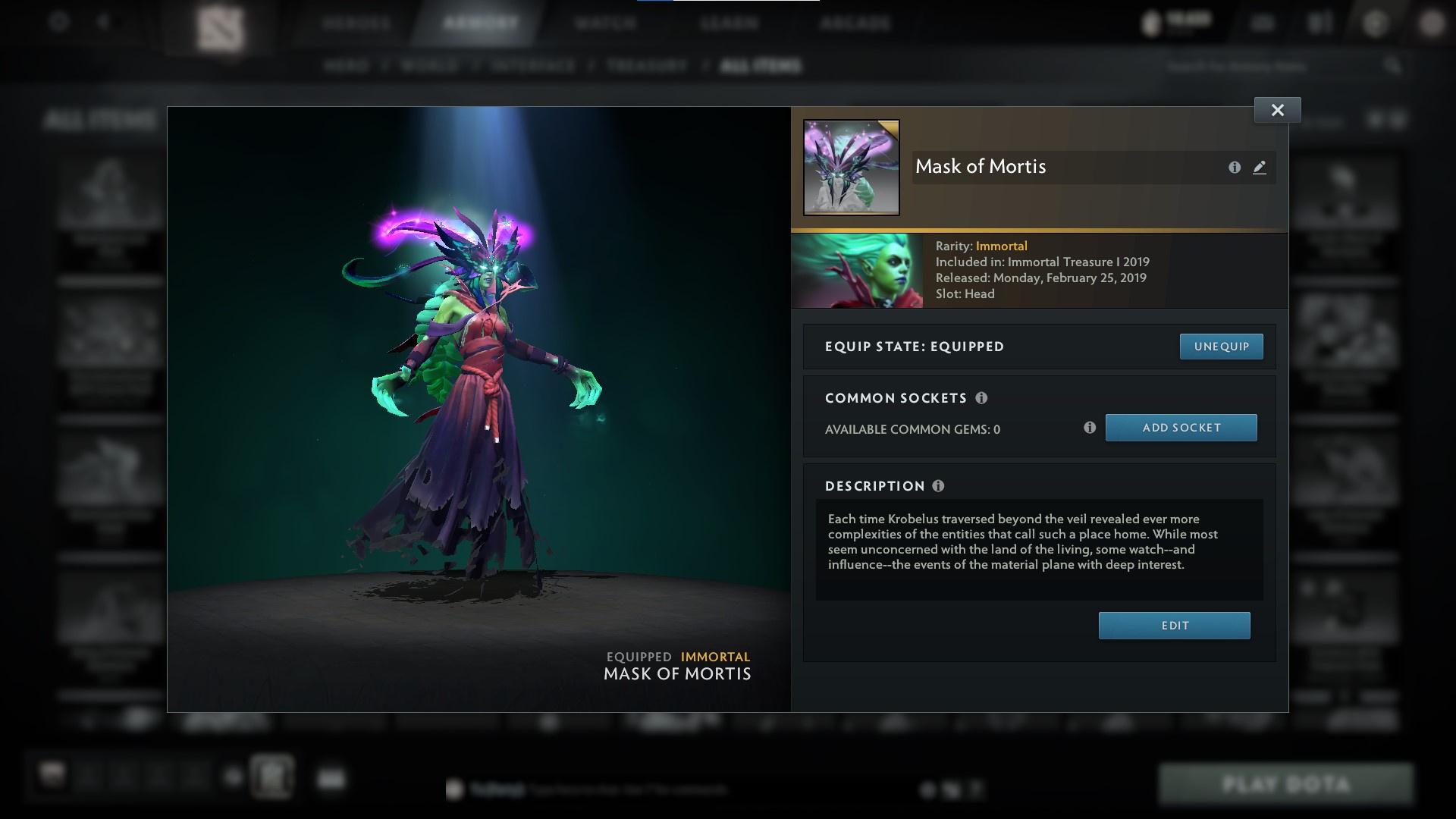The width and height of the screenshot is (1456, 819).
Task: Click the info icon next to AVAILABLE COMMON GEMS
Action: 1090,428
